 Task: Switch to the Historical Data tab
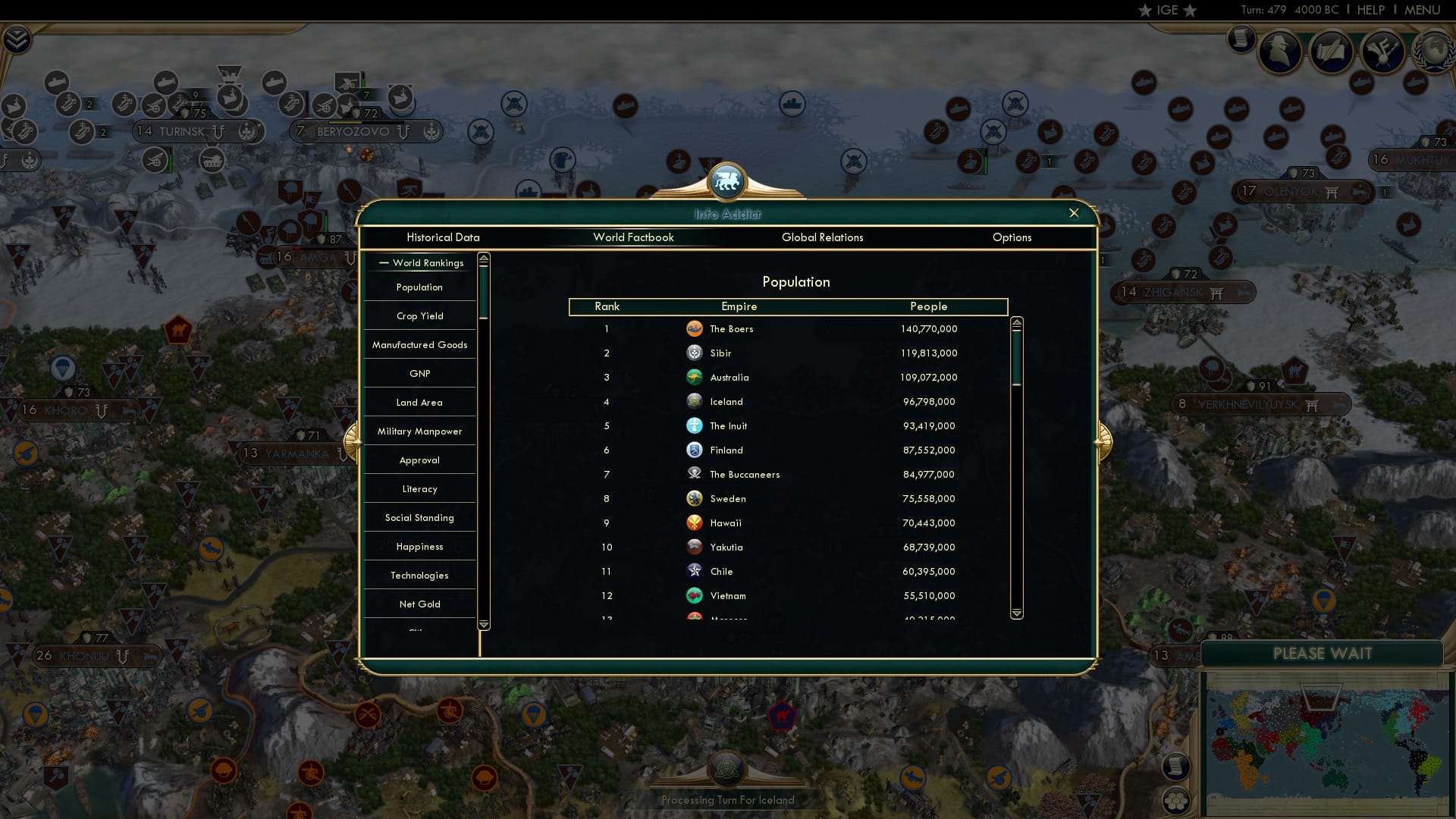click(x=443, y=237)
